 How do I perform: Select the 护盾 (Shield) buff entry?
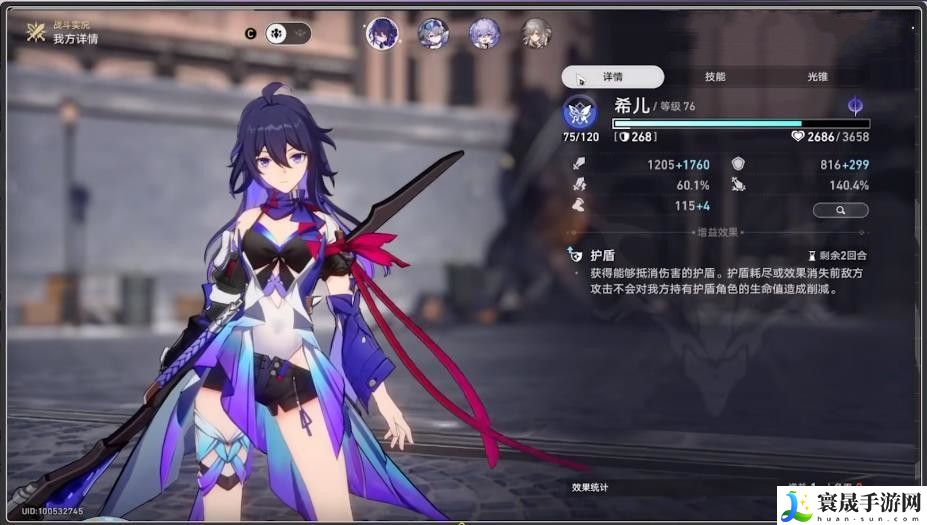coord(602,255)
